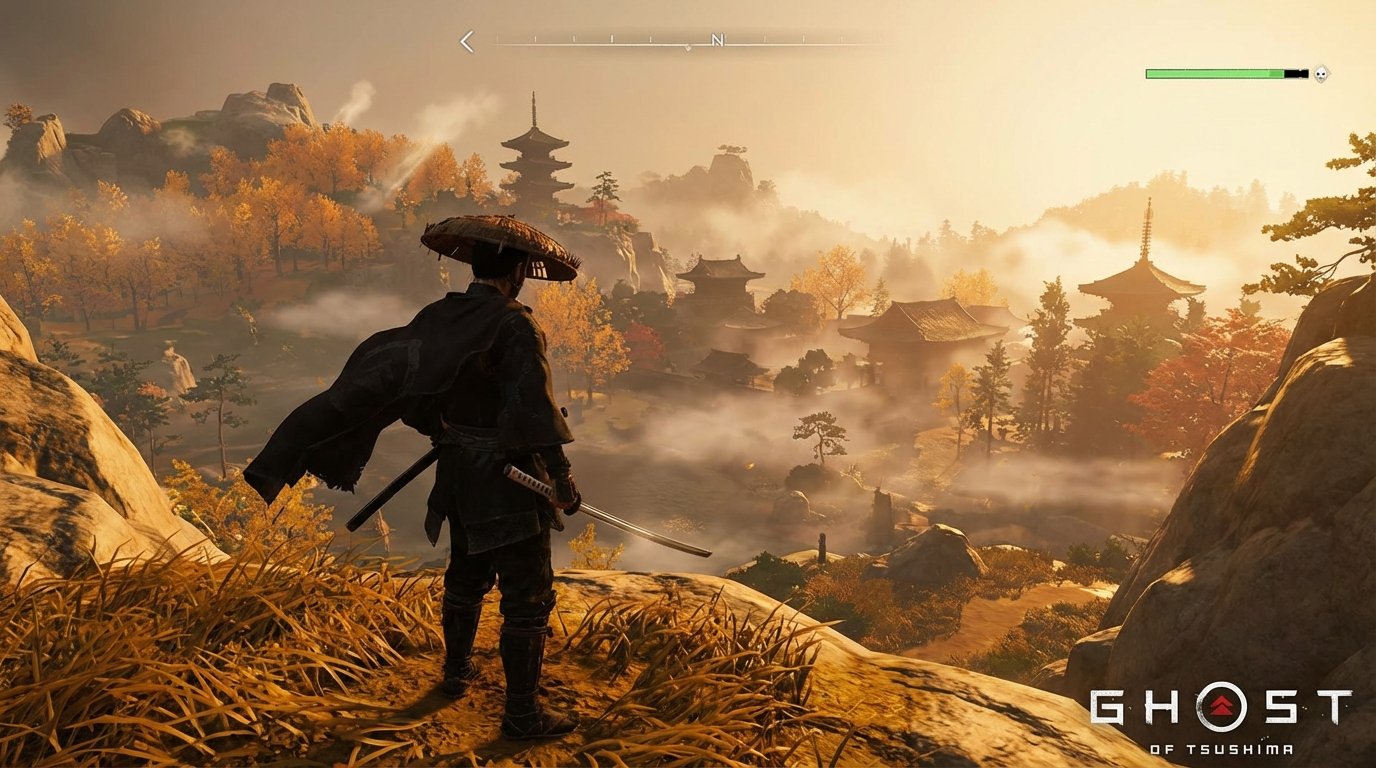
Task: Toggle the compass bar visibility
Action: pos(650,40)
